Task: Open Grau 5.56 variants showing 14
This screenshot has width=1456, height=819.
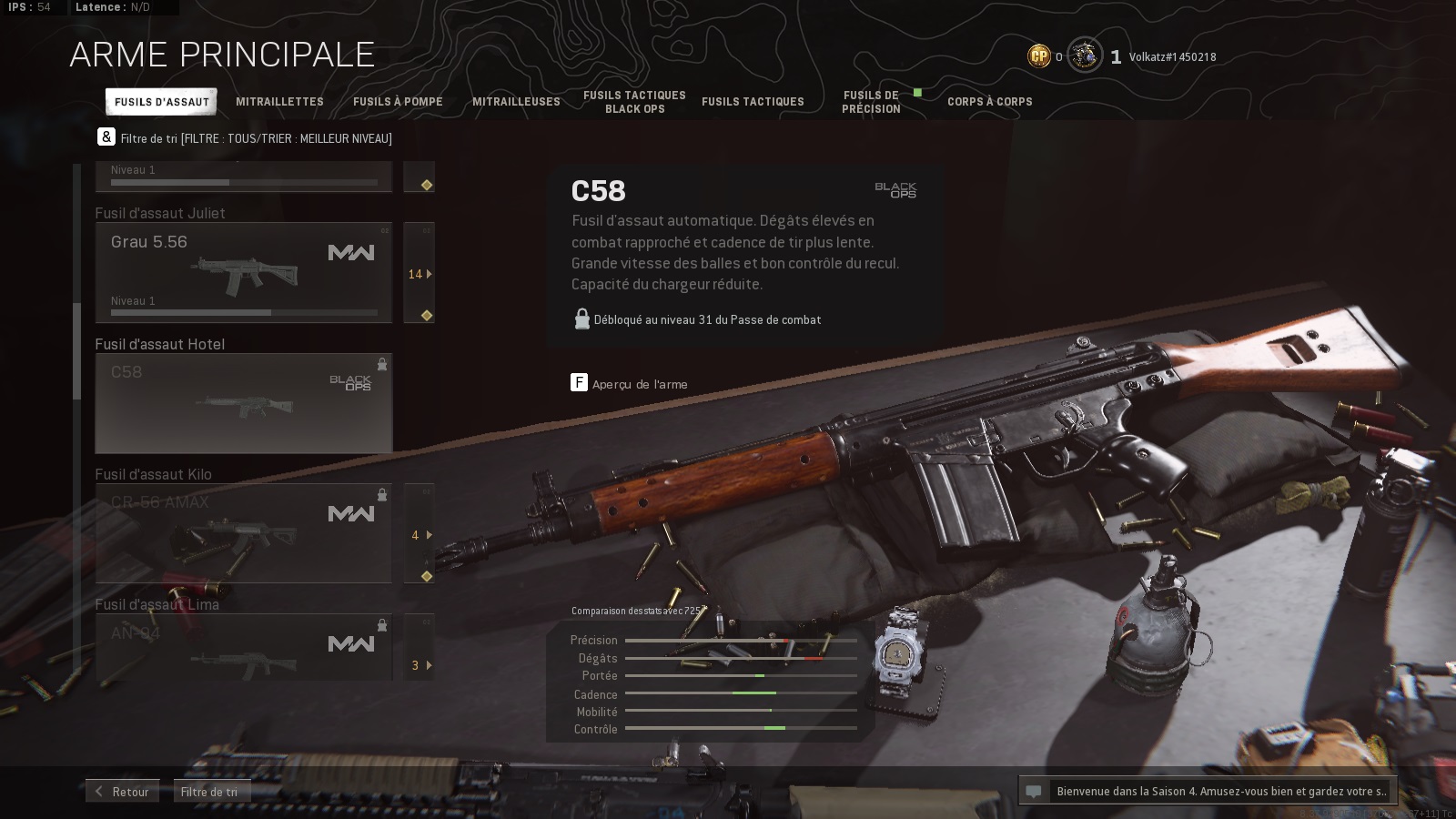Action: (419, 274)
